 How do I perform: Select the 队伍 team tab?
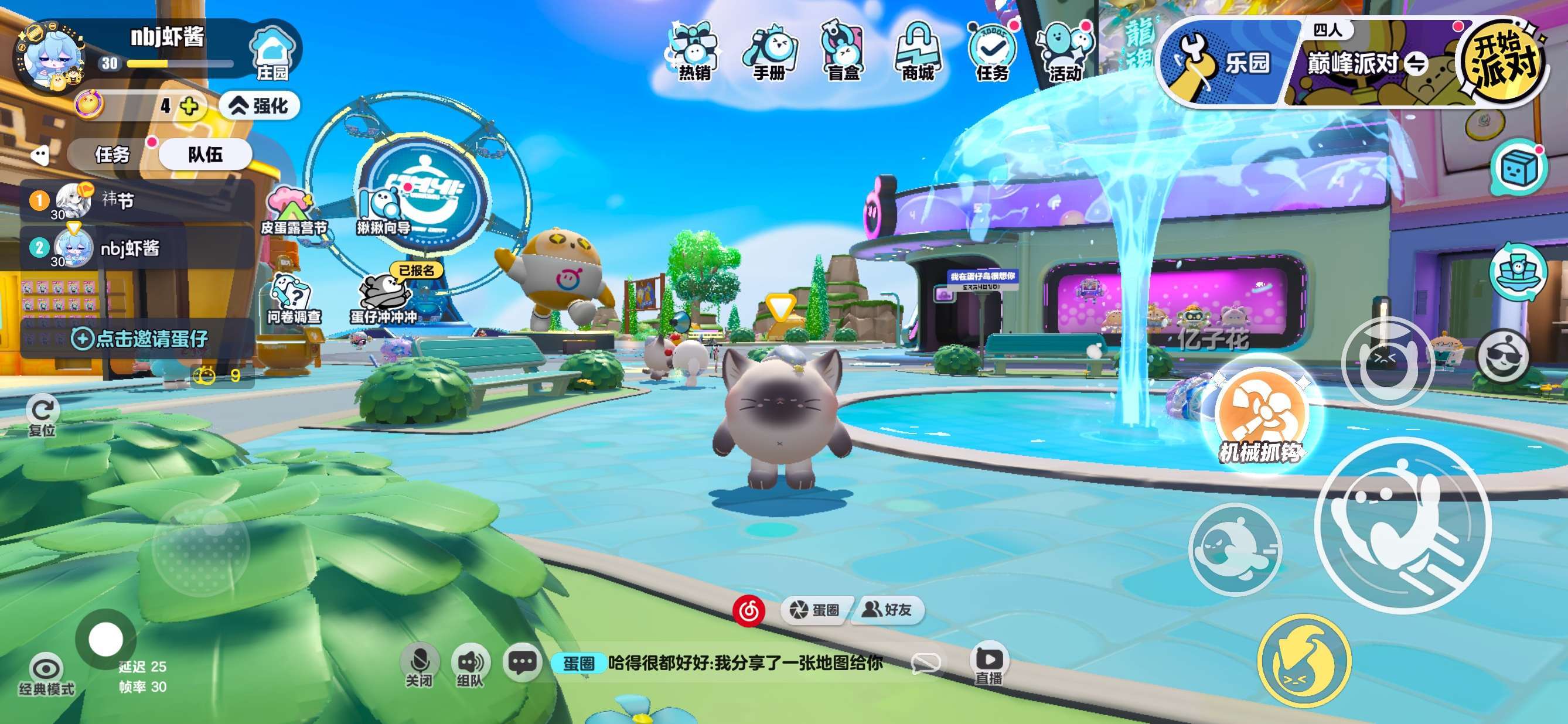pyautogui.click(x=205, y=154)
